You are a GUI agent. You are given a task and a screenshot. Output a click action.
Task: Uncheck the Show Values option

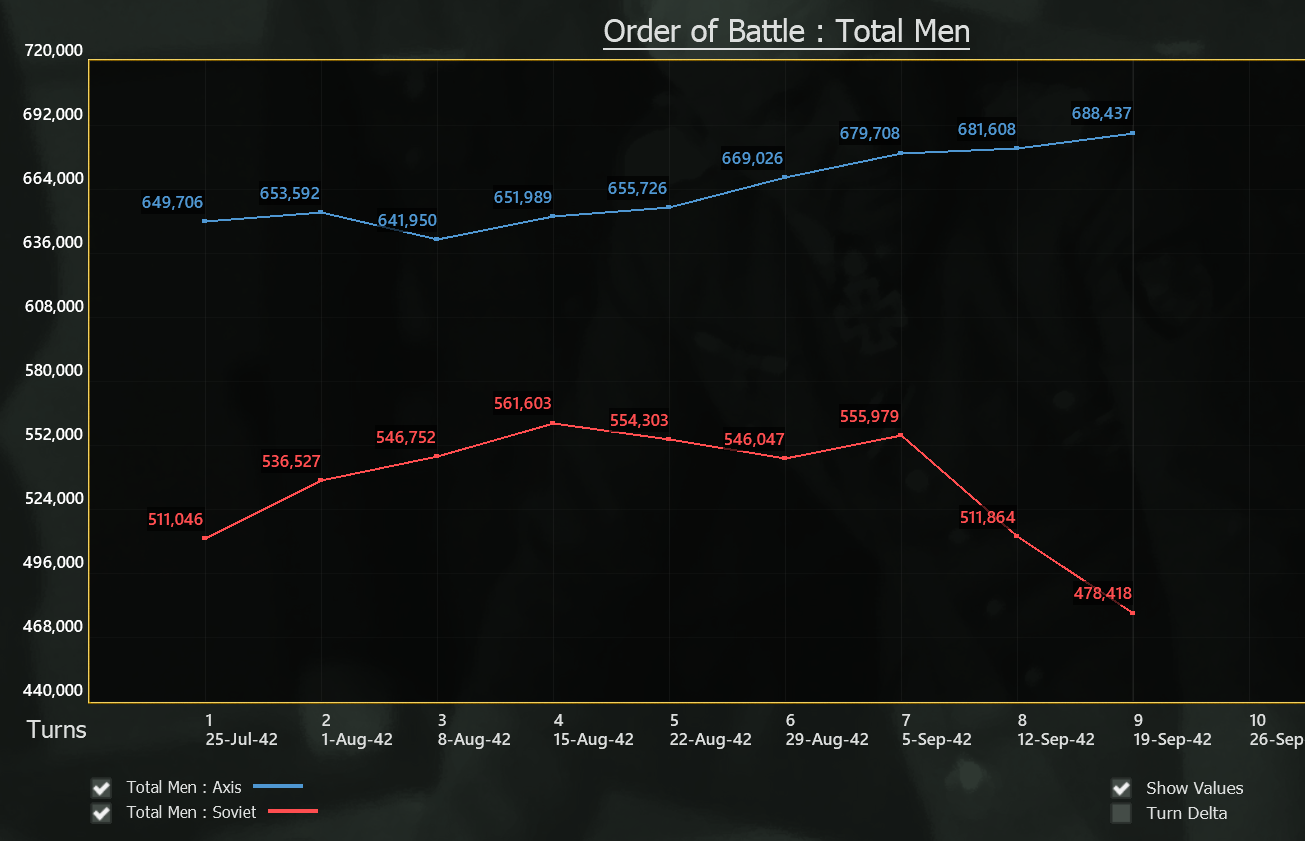tap(1121, 788)
